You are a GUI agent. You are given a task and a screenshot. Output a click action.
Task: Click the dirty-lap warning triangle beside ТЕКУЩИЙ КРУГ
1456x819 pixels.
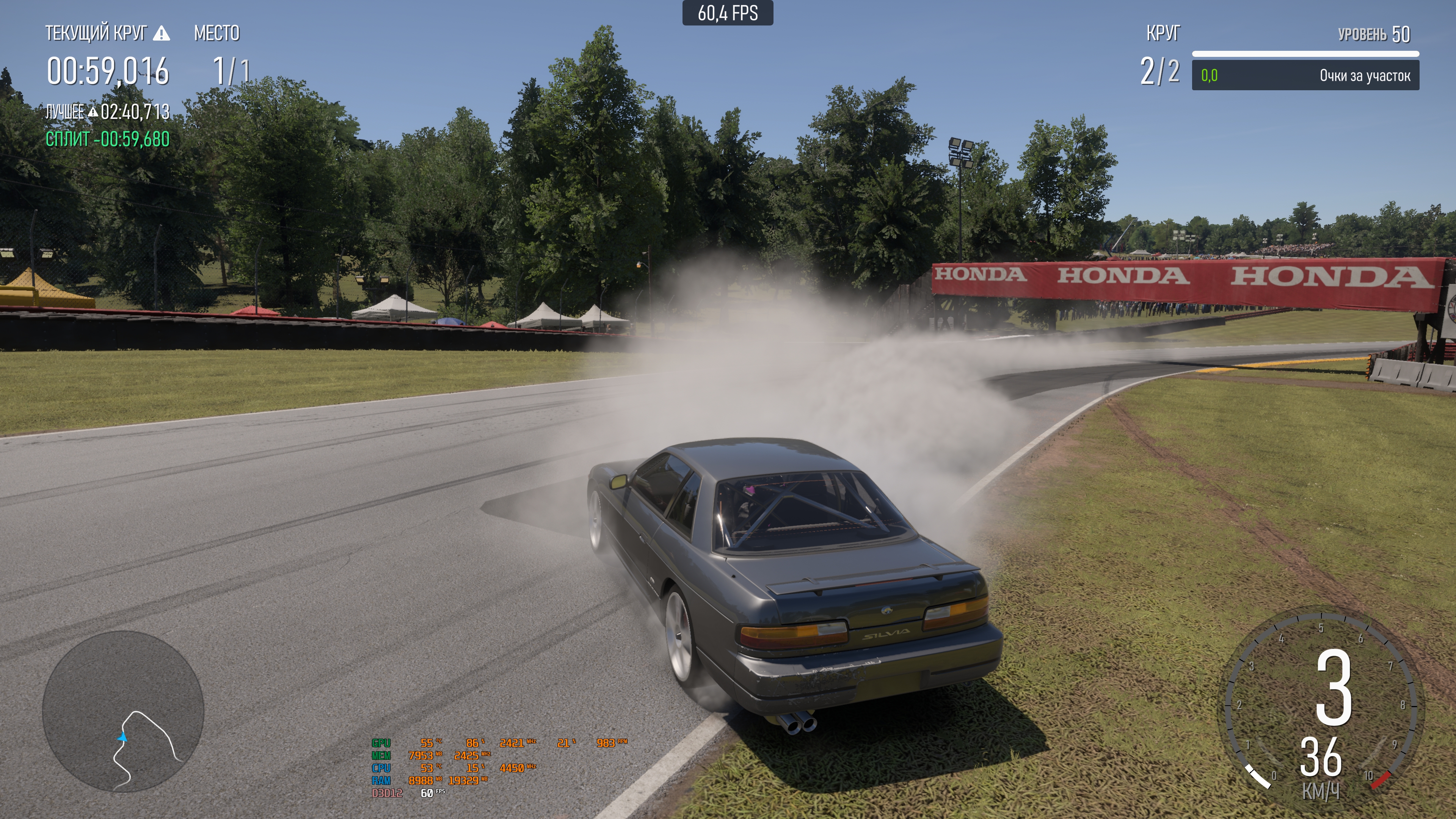point(162,34)
